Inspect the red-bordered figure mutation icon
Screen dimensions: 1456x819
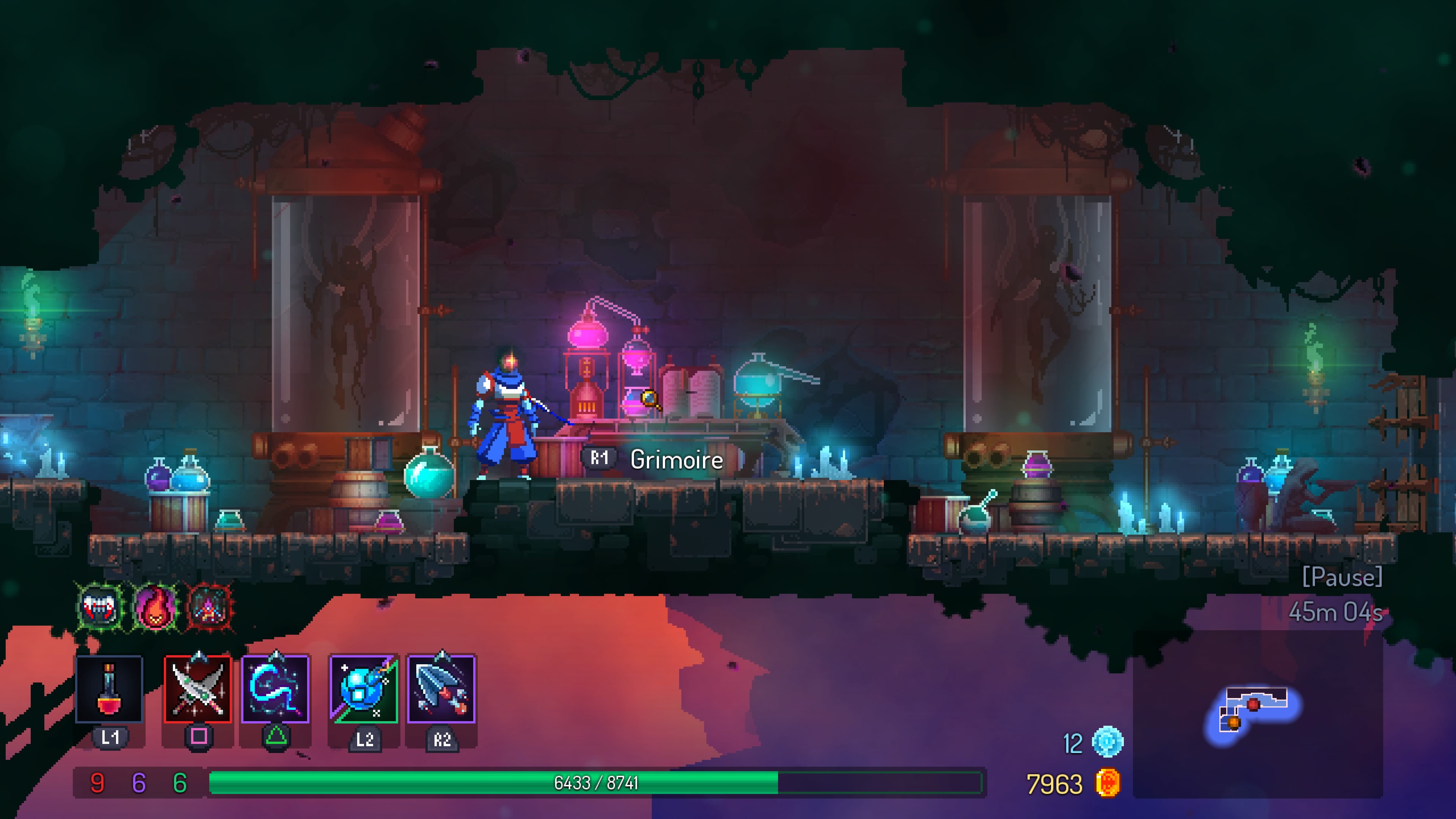point(210,607)
